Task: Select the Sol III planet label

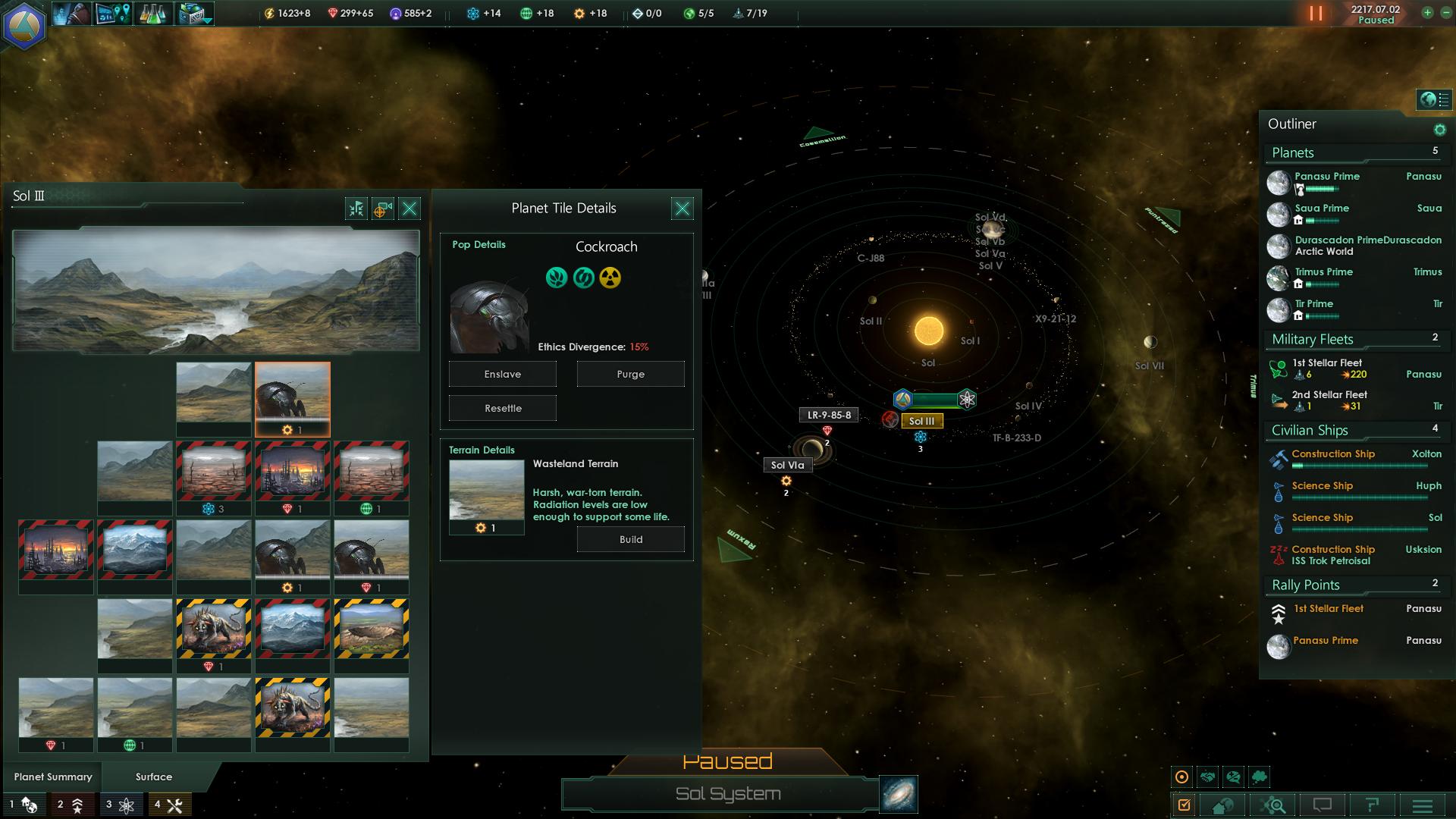Action: tap(921, 421)
